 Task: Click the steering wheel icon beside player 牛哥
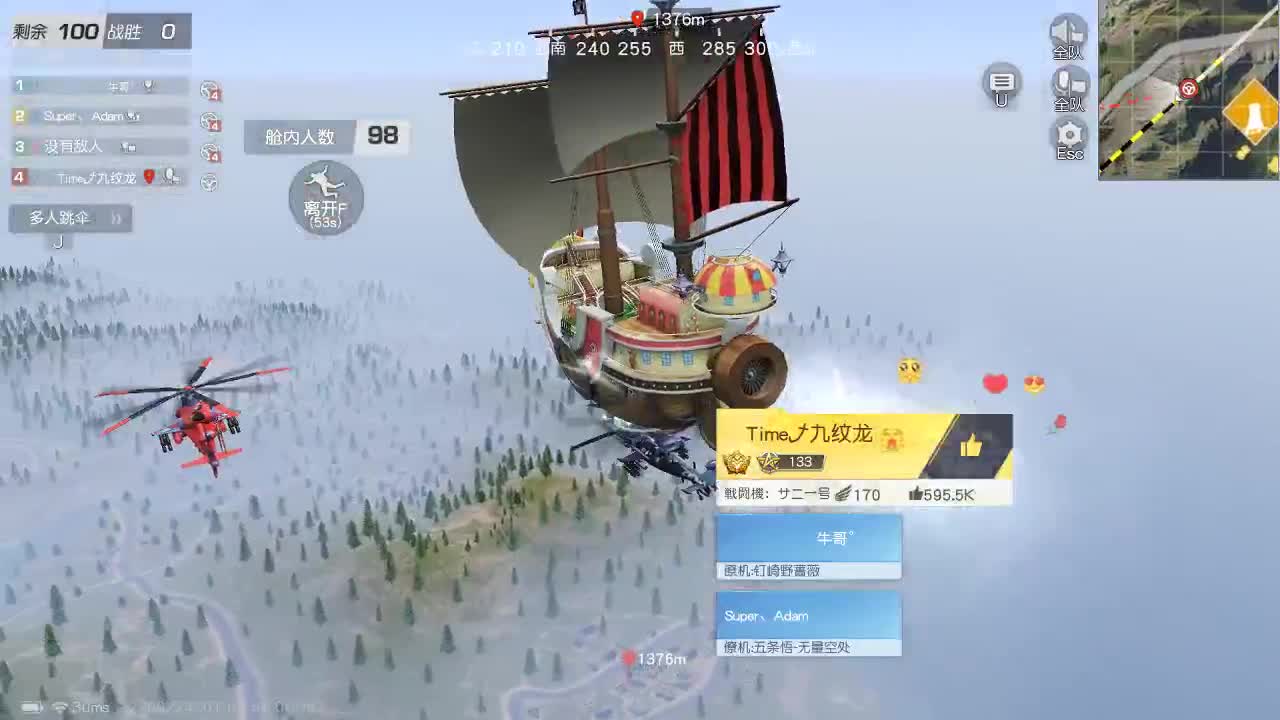[210, 89]
